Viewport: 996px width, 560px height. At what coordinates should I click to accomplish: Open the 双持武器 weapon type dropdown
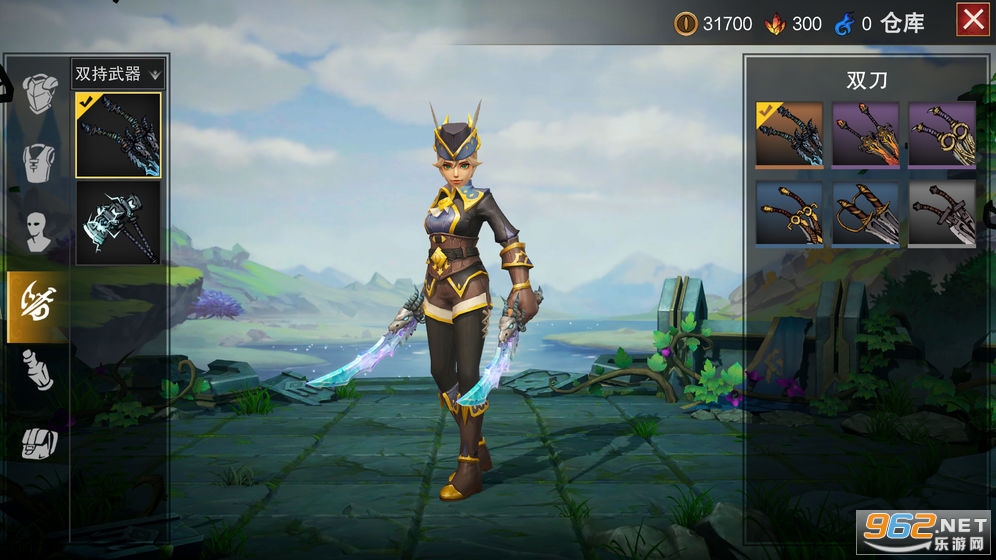(x=118, y=73)
